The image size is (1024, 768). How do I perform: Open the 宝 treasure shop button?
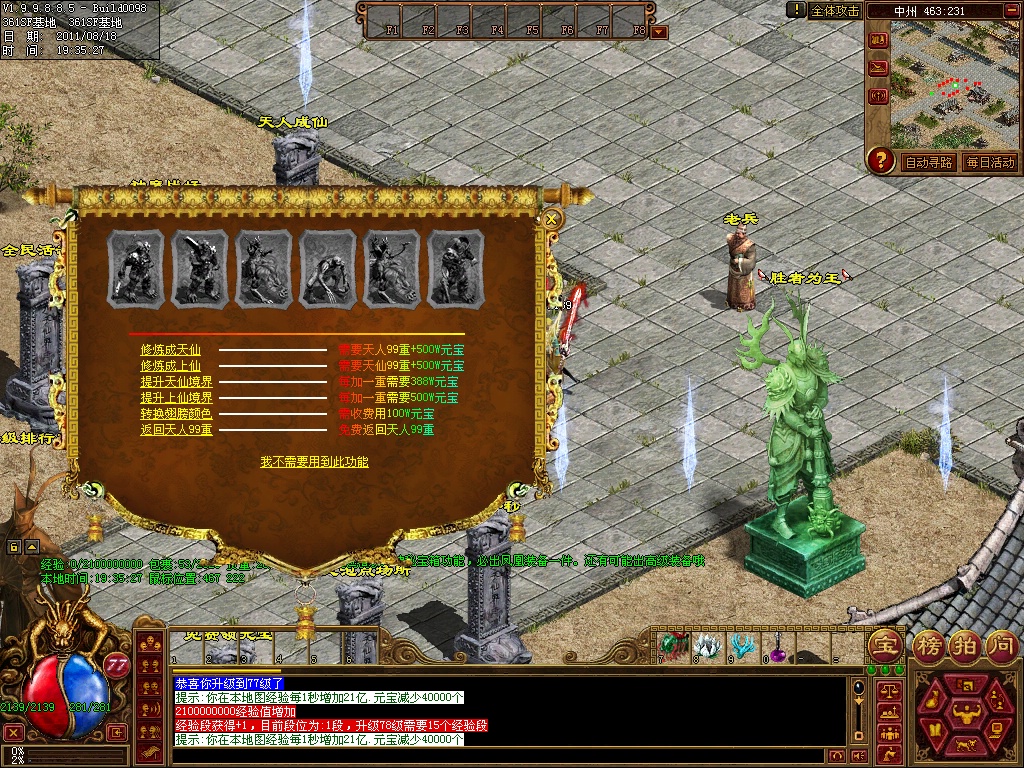point(884,643)
